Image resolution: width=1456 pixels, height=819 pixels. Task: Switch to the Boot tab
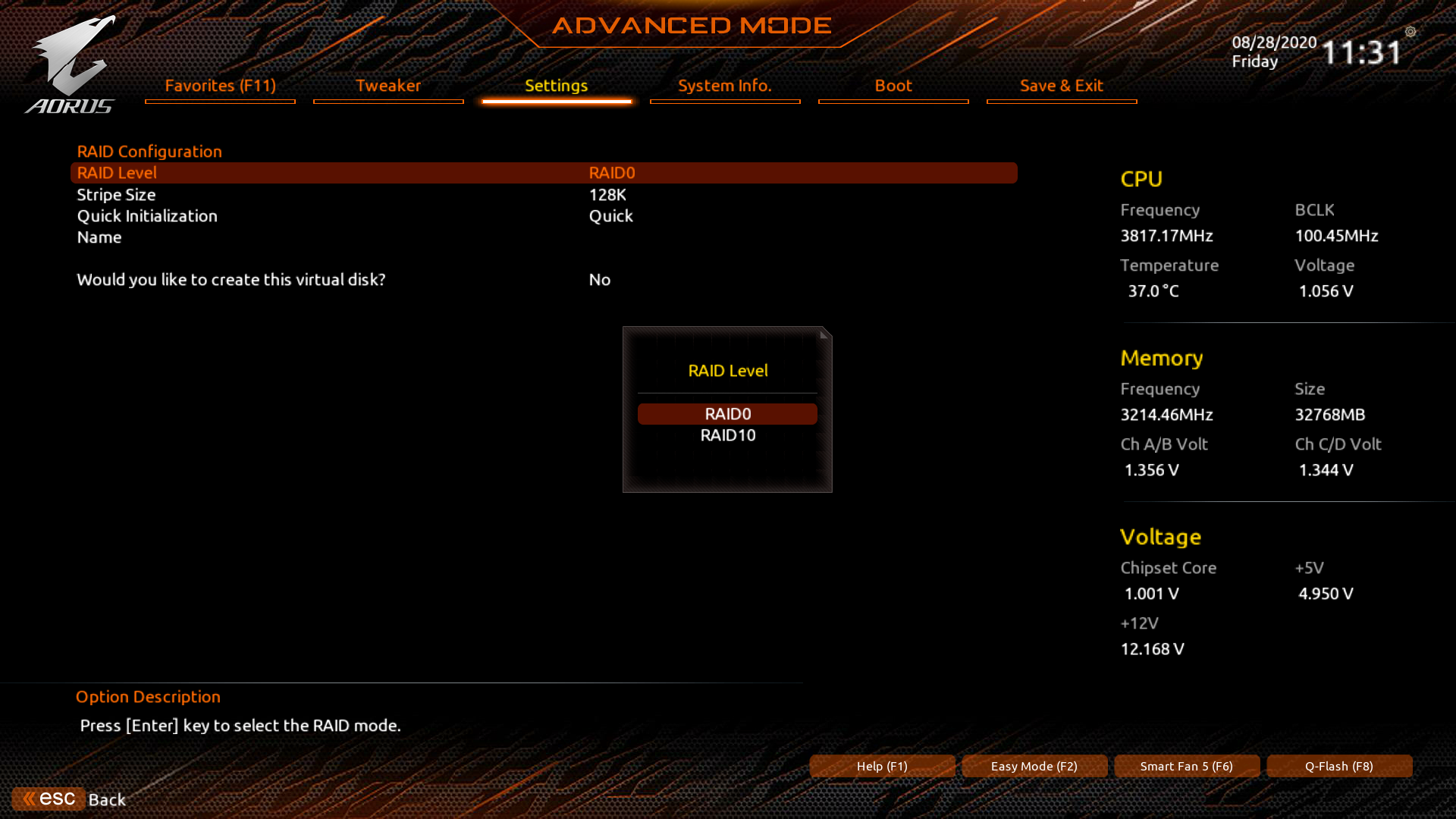coord(893,86)
